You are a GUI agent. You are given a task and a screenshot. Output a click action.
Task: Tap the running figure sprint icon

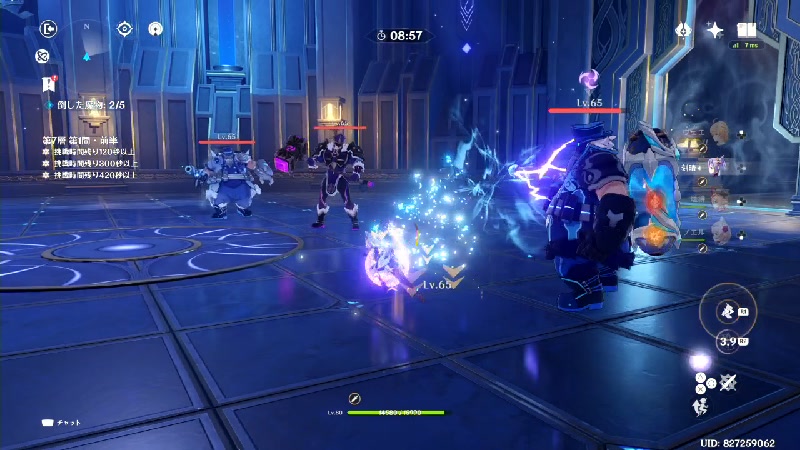pyautogui.click(x=703, y=405)
